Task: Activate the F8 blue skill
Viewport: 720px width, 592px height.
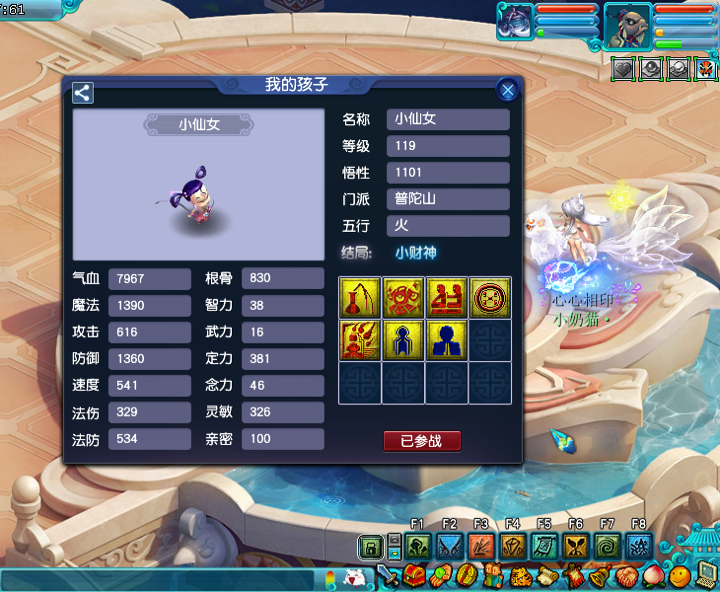Action: coord(638,546)
